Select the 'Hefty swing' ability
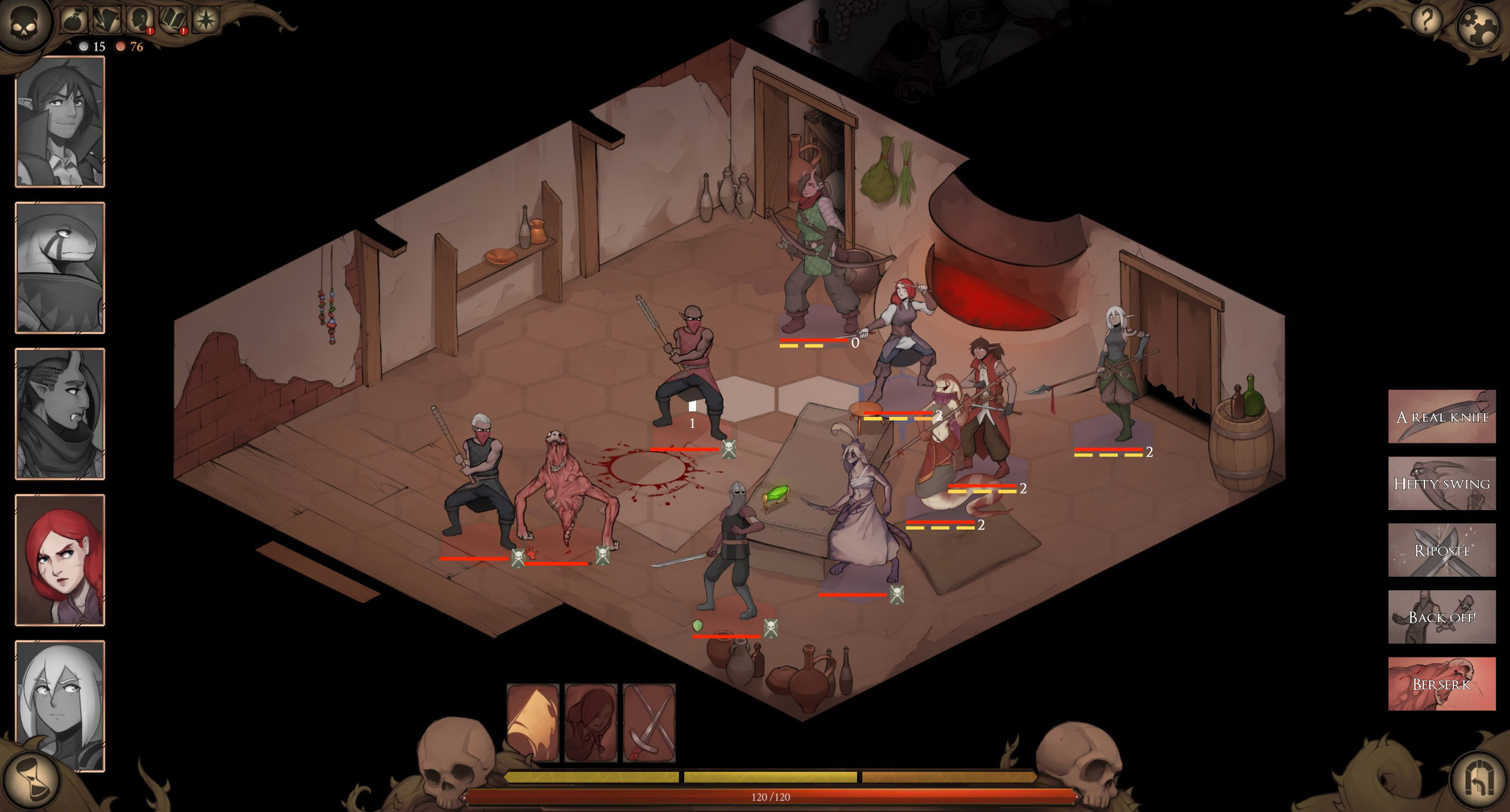1510x812 pixels. 1442,483
